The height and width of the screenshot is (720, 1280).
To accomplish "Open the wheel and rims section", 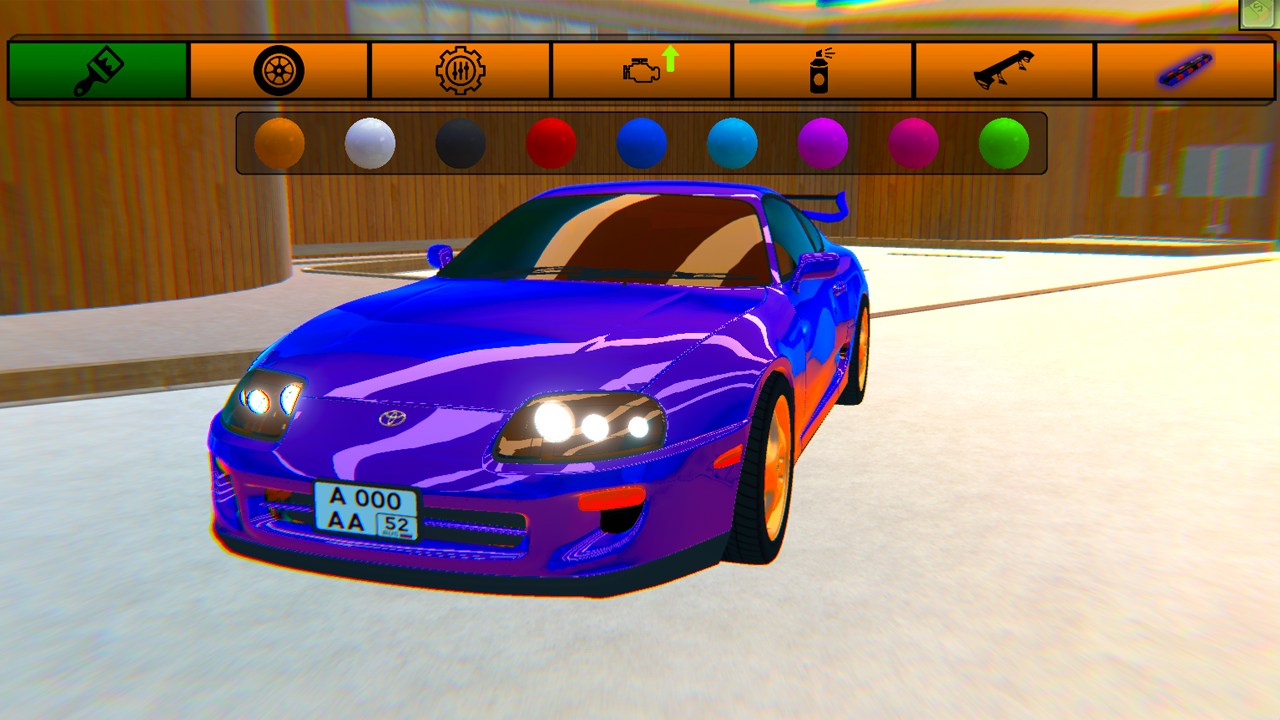I will click(278, 68).
